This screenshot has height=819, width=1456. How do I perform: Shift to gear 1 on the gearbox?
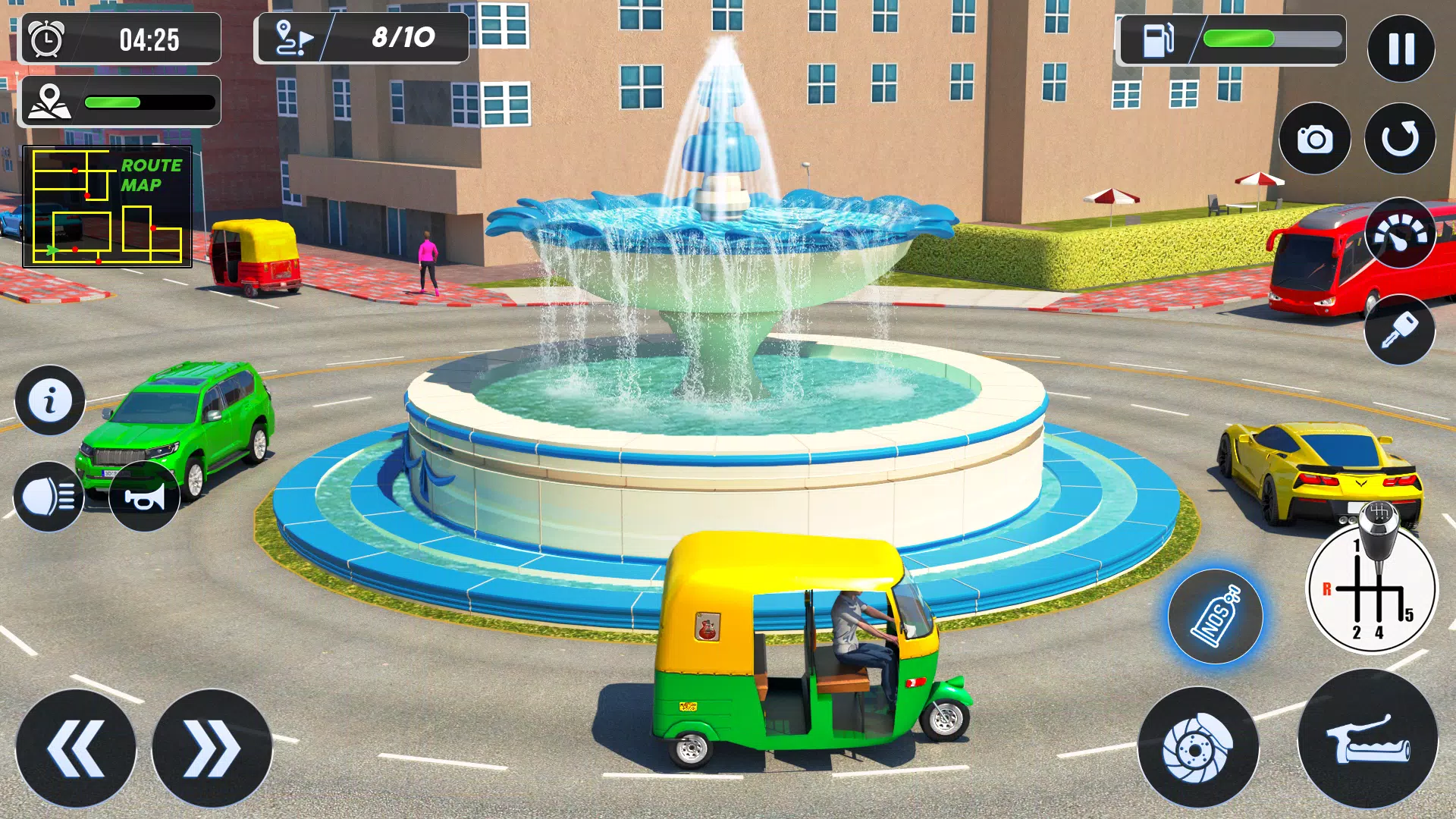pyautogui.click(x=1356, y=544)
